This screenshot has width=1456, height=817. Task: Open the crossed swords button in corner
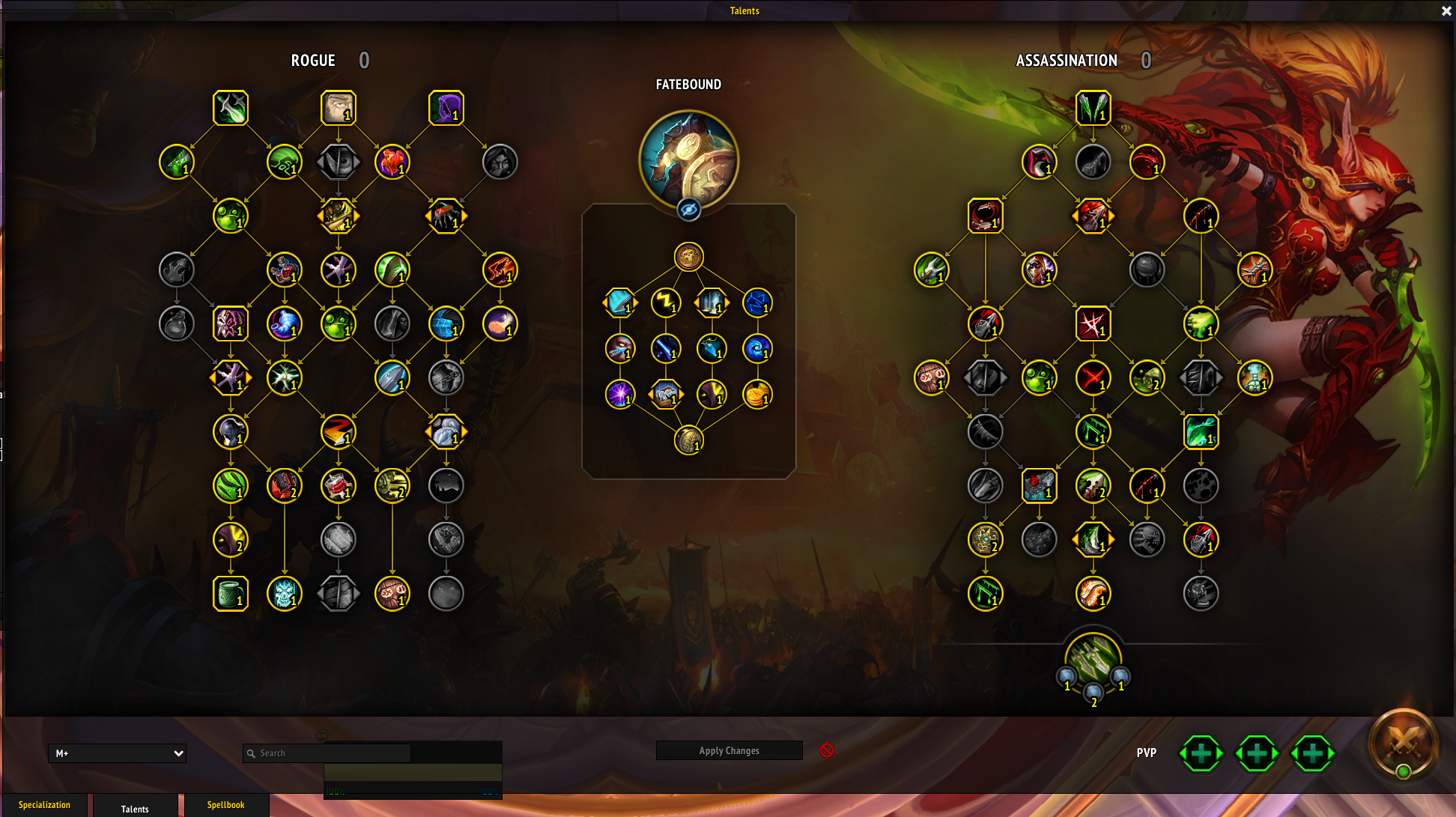point(1403,742)
